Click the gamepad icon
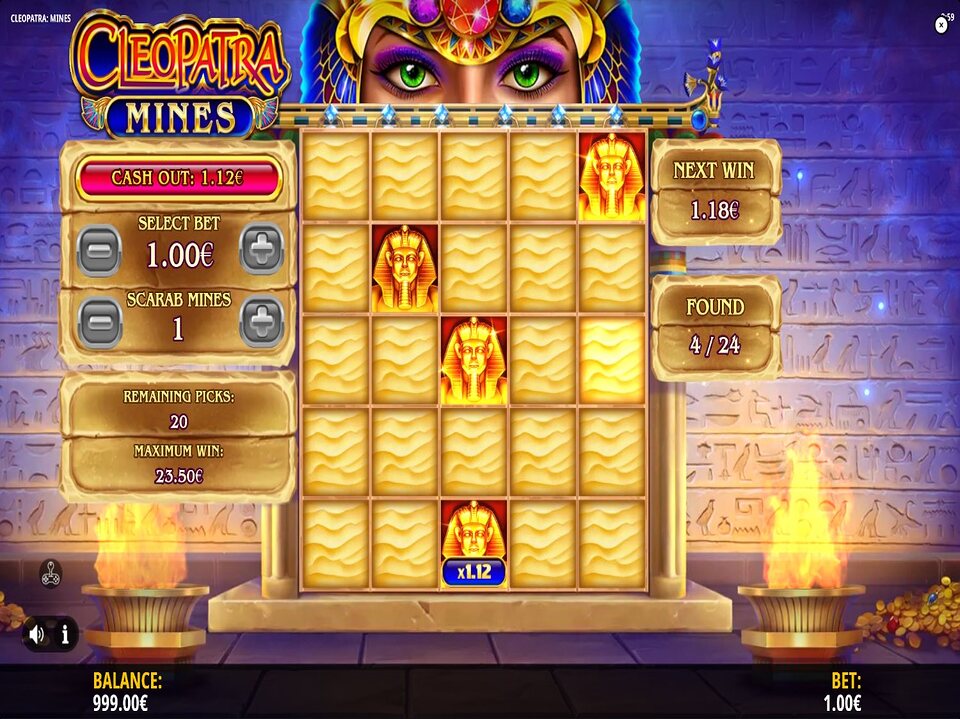960x719 pixels. (x=50, y=573)
